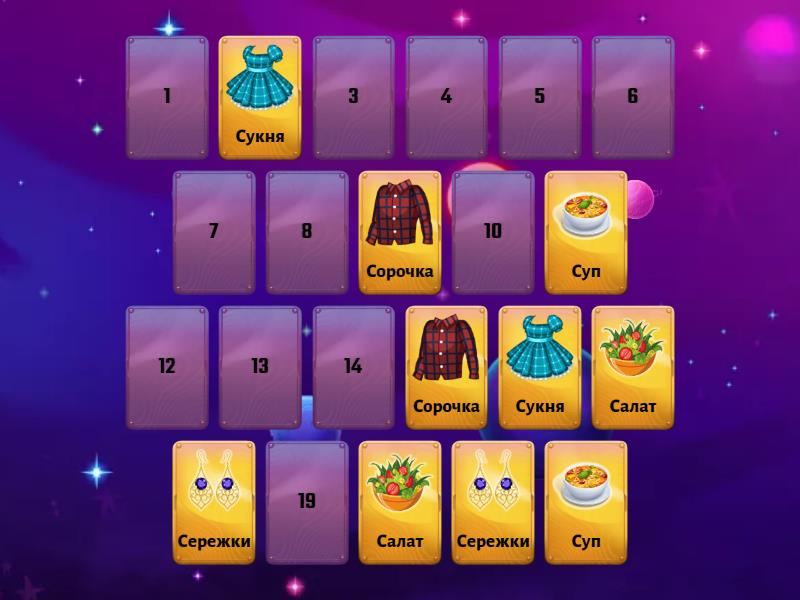Image resolution: width=800 pixels, height=600 pixels.
Task: Flip over card number 1
Action: click(167, 97)
